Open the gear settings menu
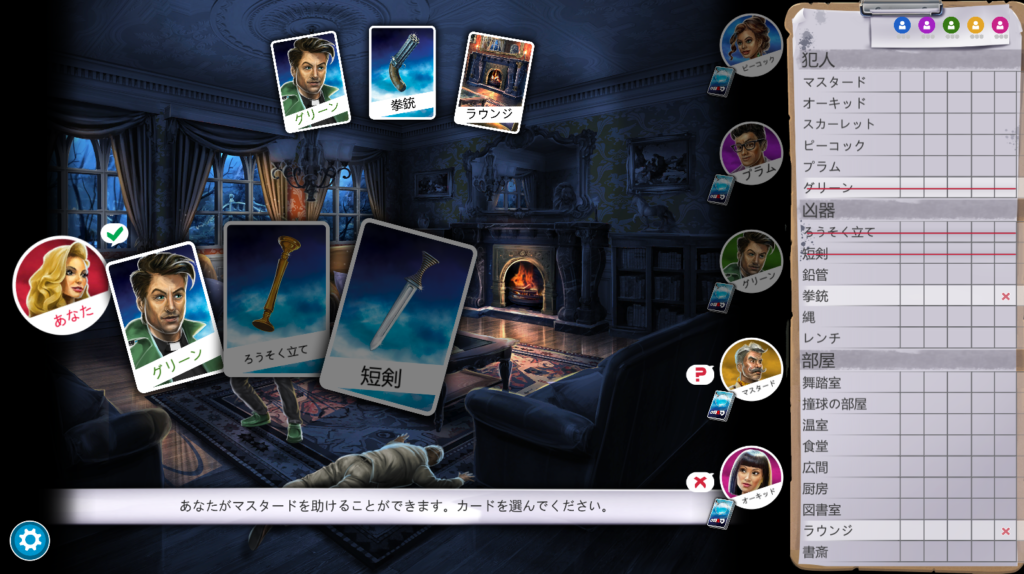The image size is (1024, 574). click(x=29, y=541)
